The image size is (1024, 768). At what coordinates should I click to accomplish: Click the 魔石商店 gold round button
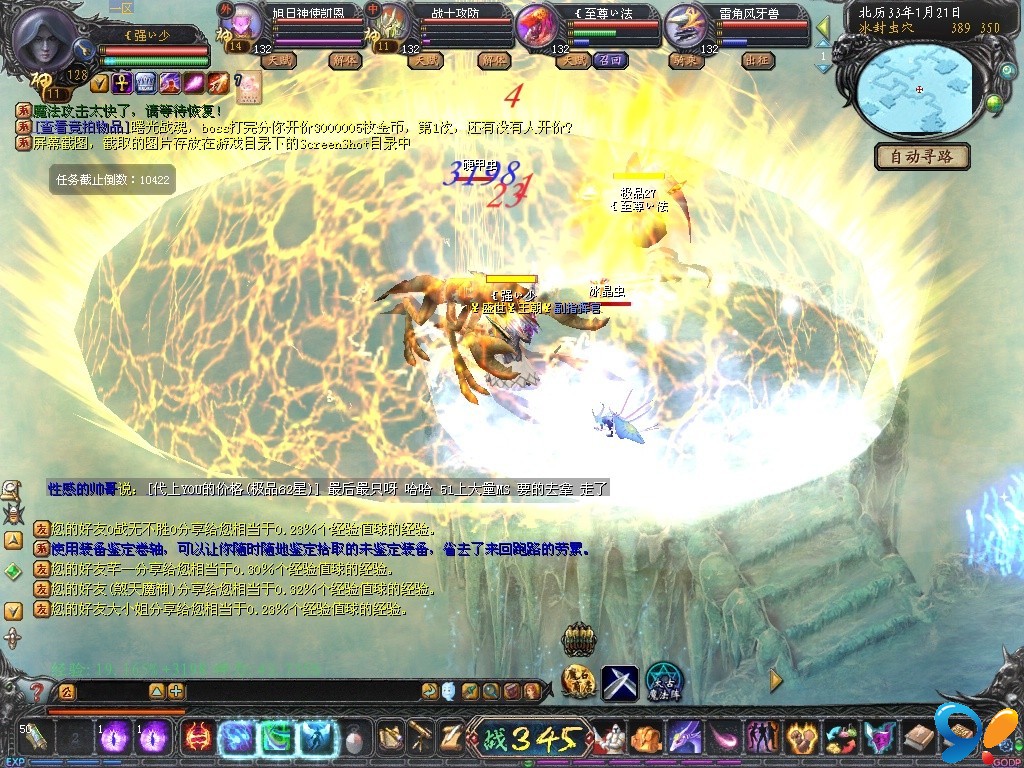click(x=579, y=682)
